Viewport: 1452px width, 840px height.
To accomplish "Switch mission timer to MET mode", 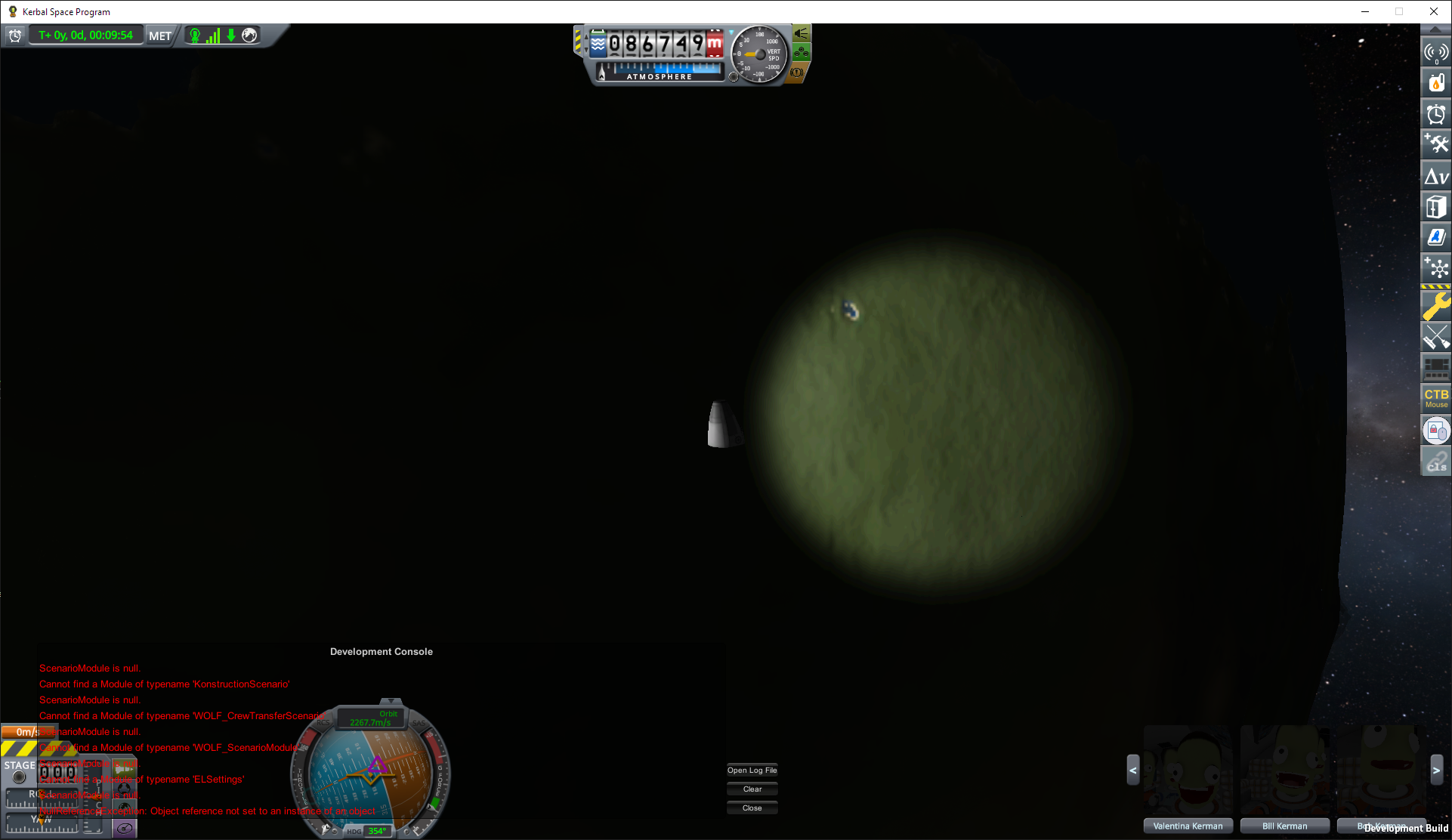I will (x=160, y=36).
